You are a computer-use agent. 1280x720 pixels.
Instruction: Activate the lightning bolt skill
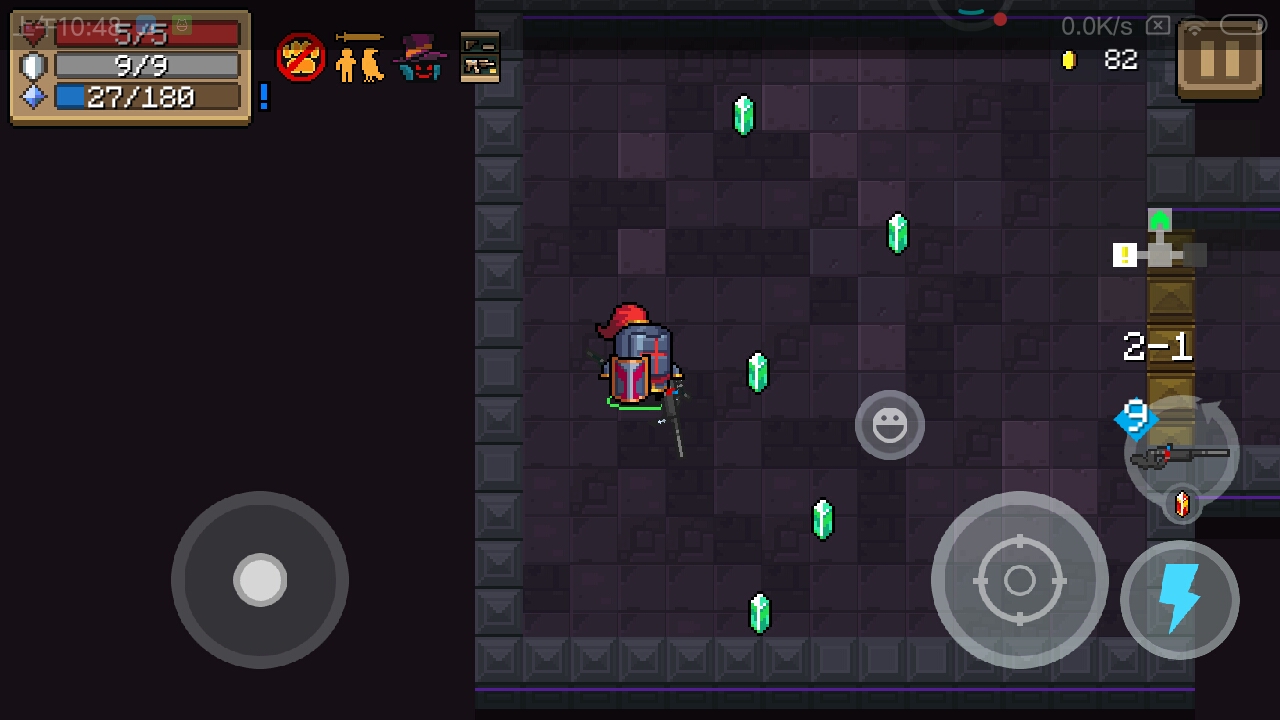tap(1180, 600)
